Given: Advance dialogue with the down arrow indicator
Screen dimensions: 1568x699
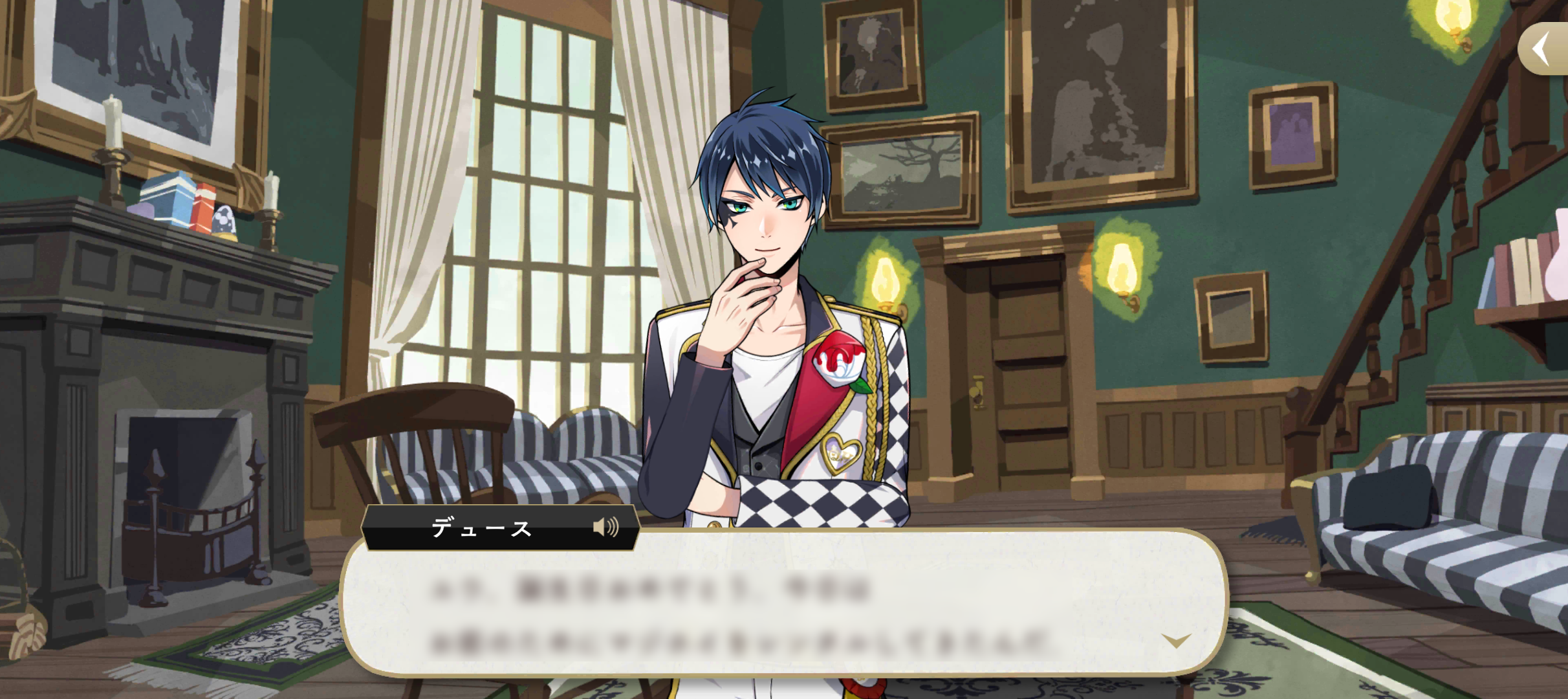Looking at the screenshot, I should [1175, 641].
